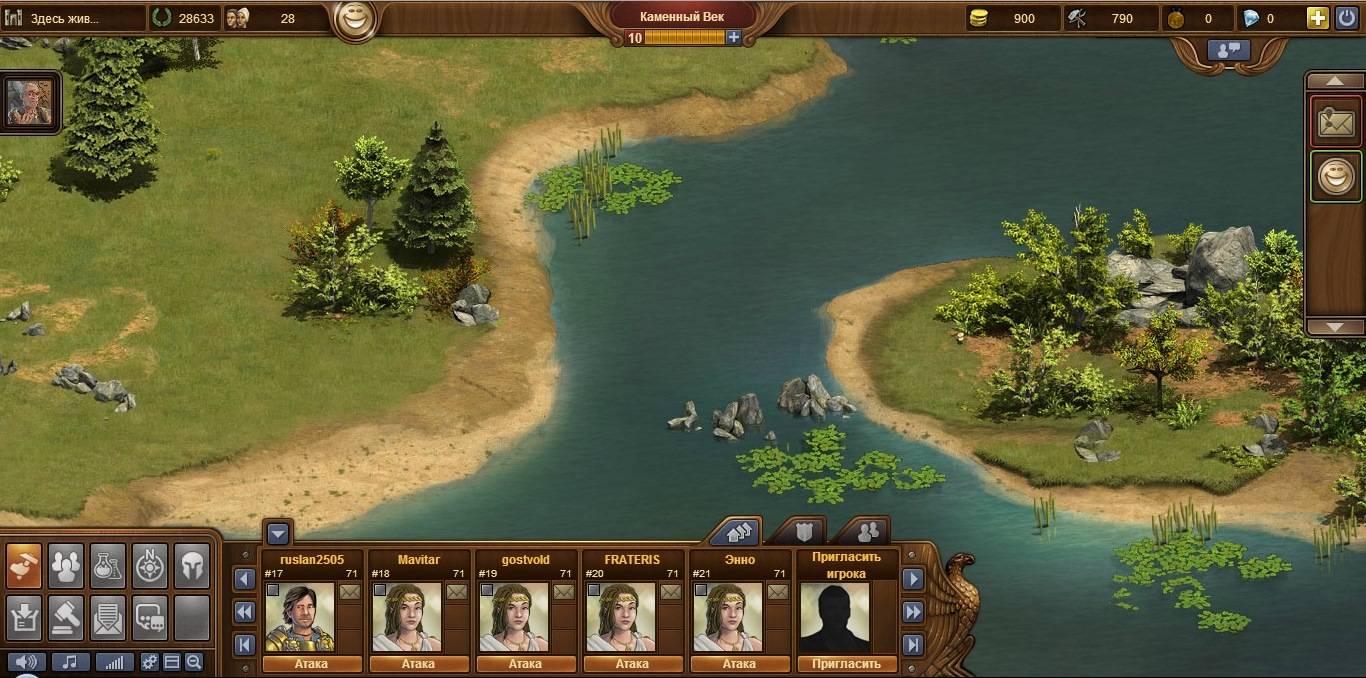
Task: Open the gavel market menu
Action: pyautogui.click(x=66, y=617)
